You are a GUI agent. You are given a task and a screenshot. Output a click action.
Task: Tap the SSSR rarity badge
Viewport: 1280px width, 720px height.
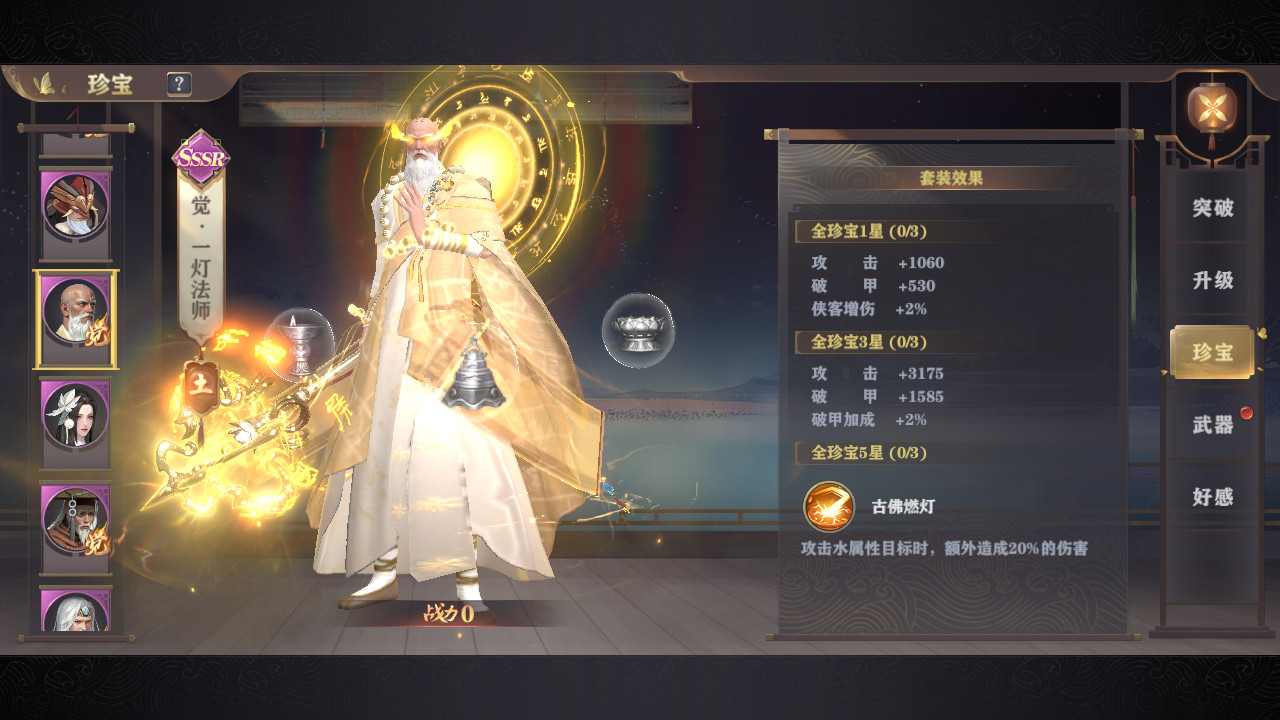201,157
